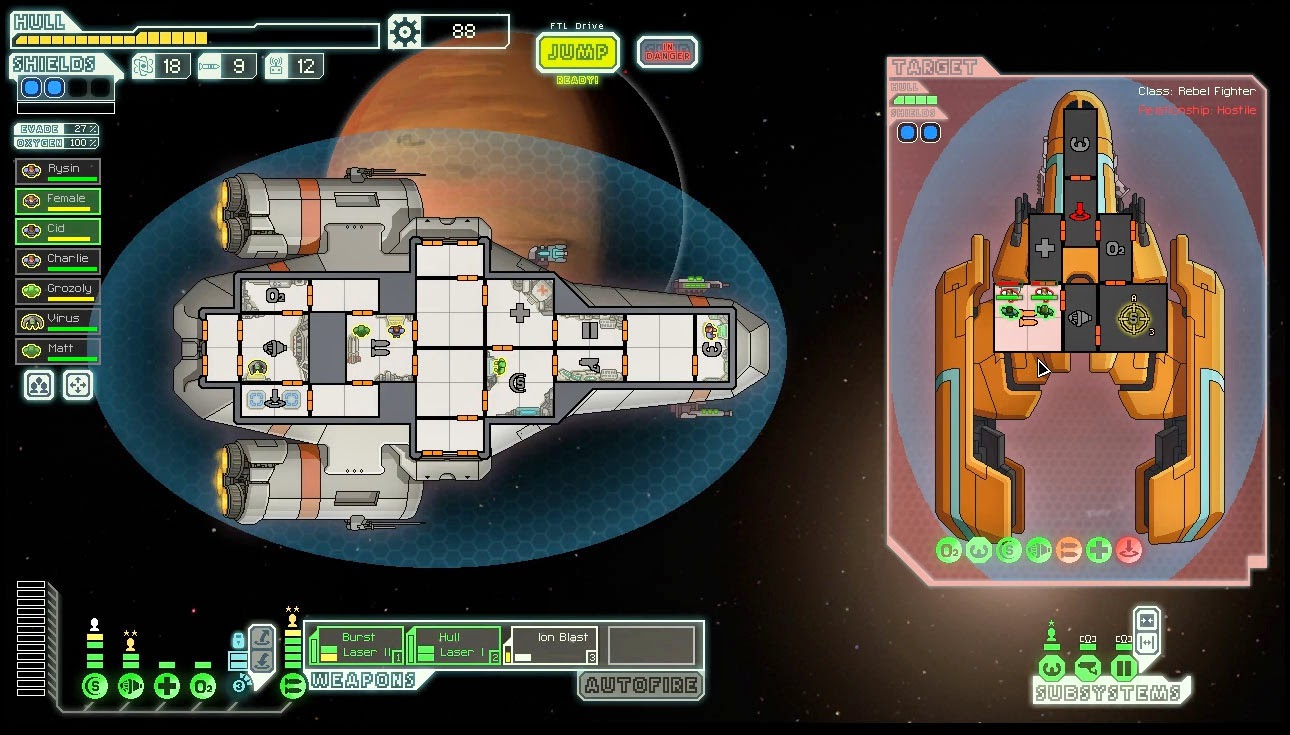Click the weapons system power icon
Image resolution: width=1290 pixels, height=735 pixels.
pos(293,687)
